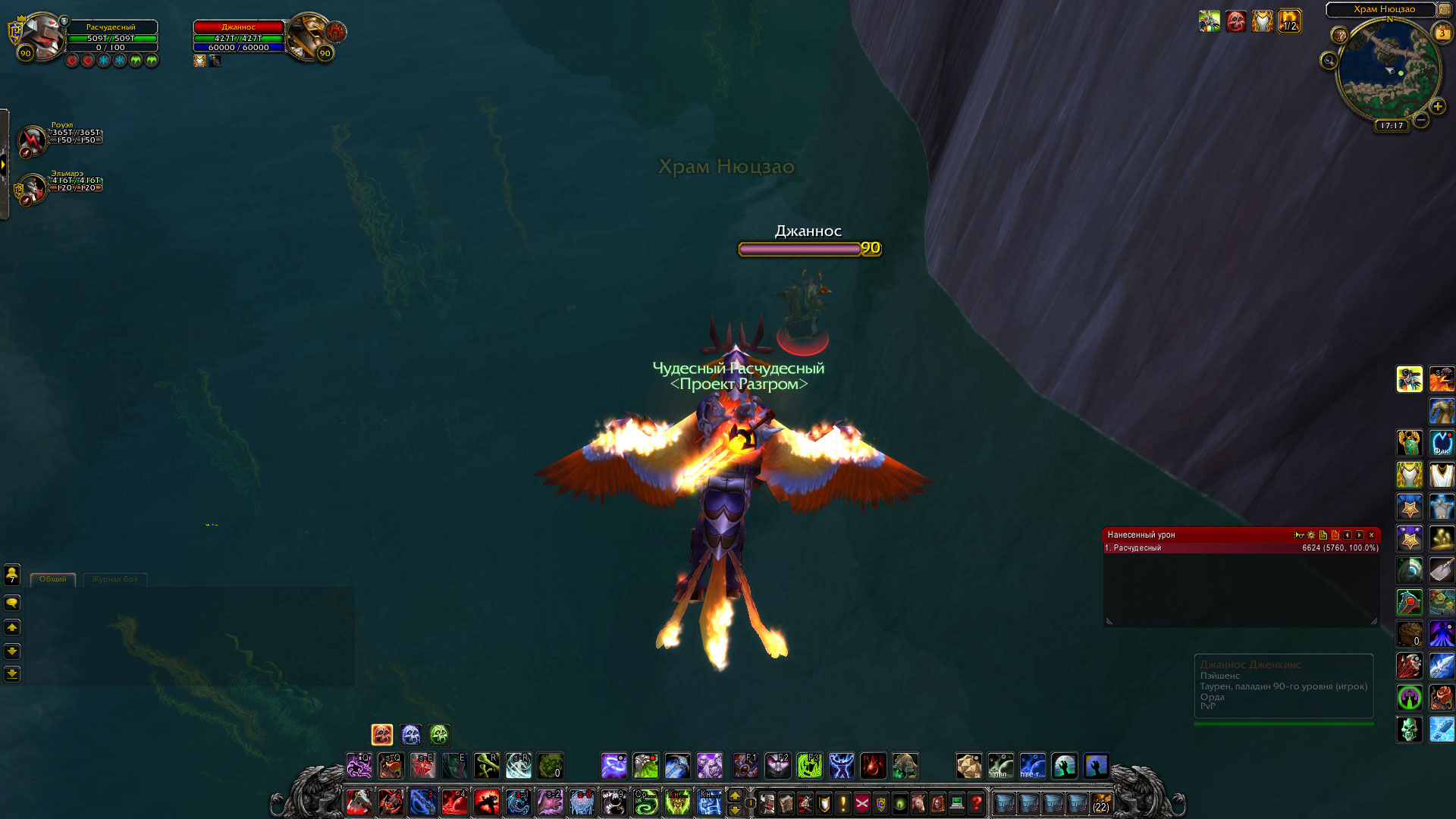The image size is (1456, 819).
Task: Toggle the minimap tracking magnifier button
Action: point(1329,61)
